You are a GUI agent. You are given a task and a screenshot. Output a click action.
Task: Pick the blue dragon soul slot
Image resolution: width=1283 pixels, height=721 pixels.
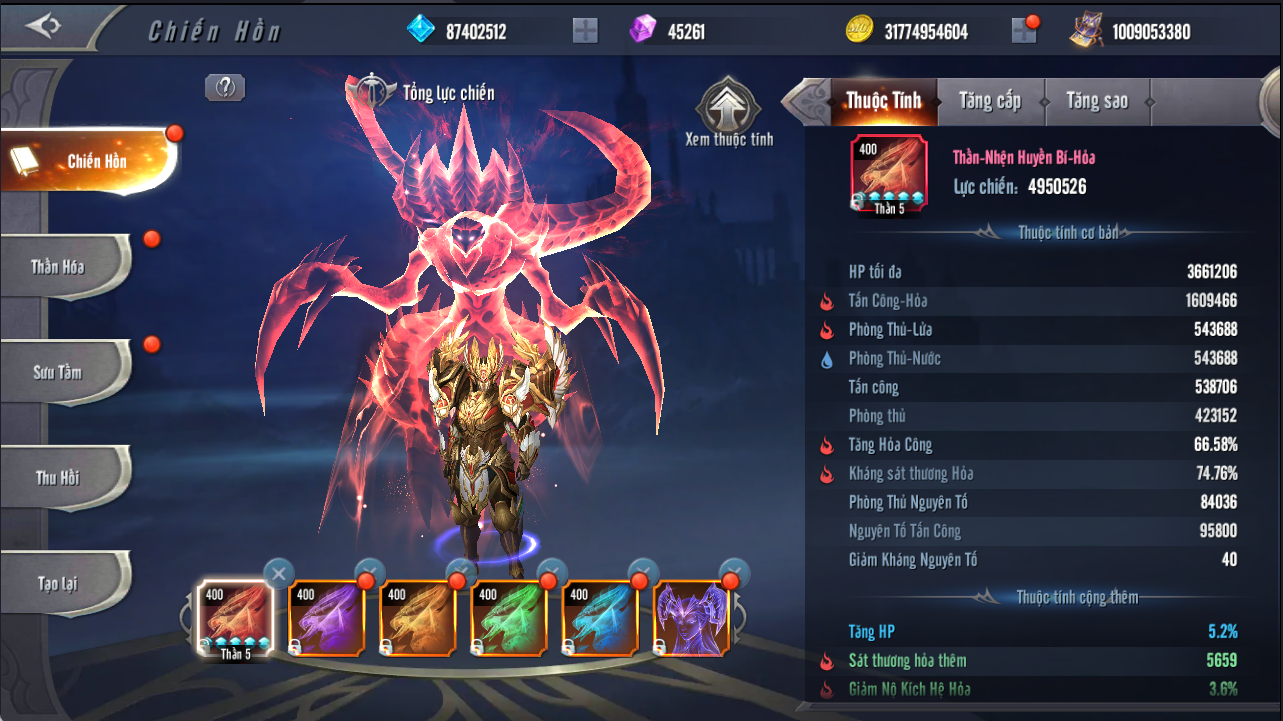tap(600, 618)
